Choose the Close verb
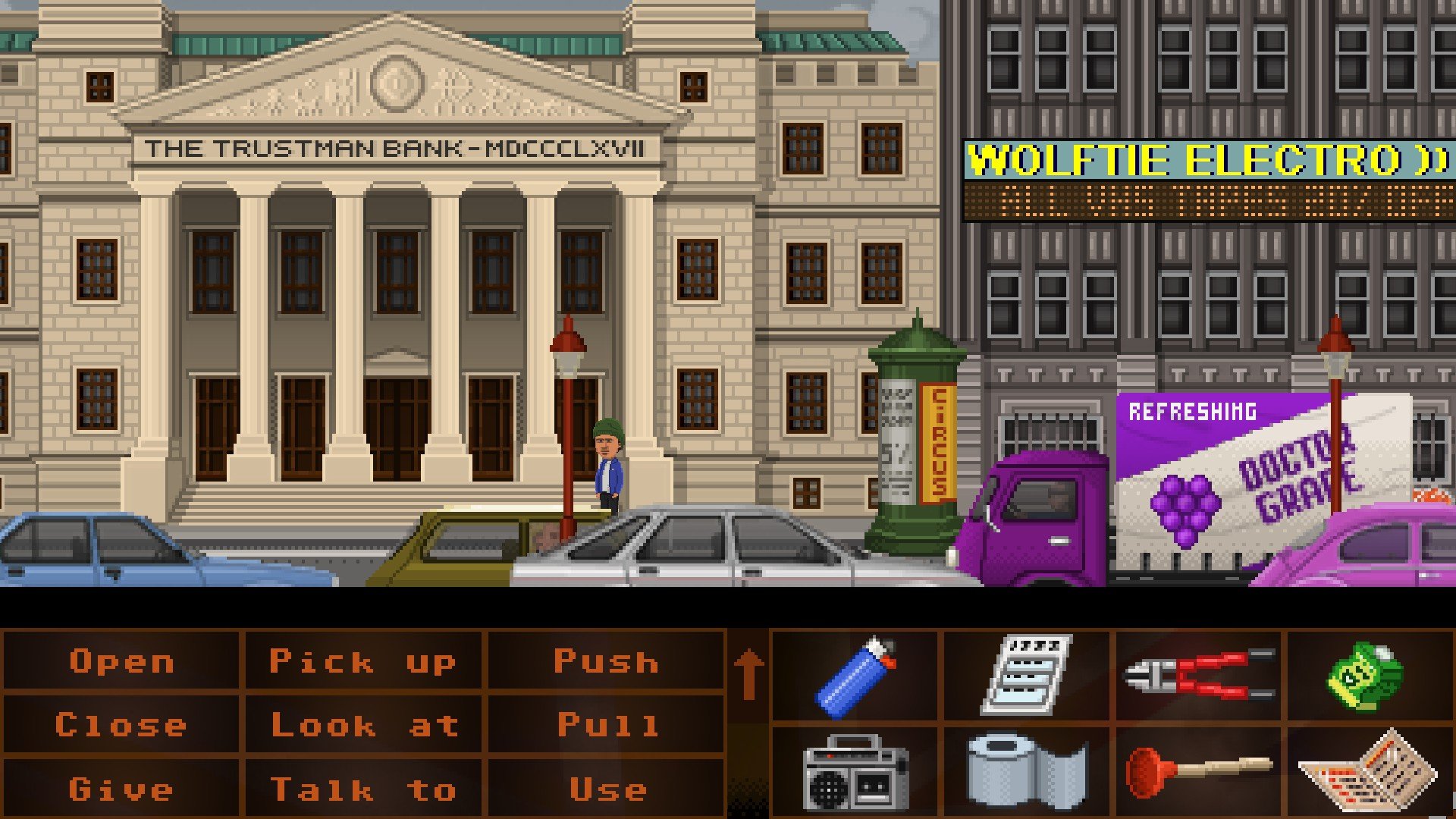 point(121,725)
